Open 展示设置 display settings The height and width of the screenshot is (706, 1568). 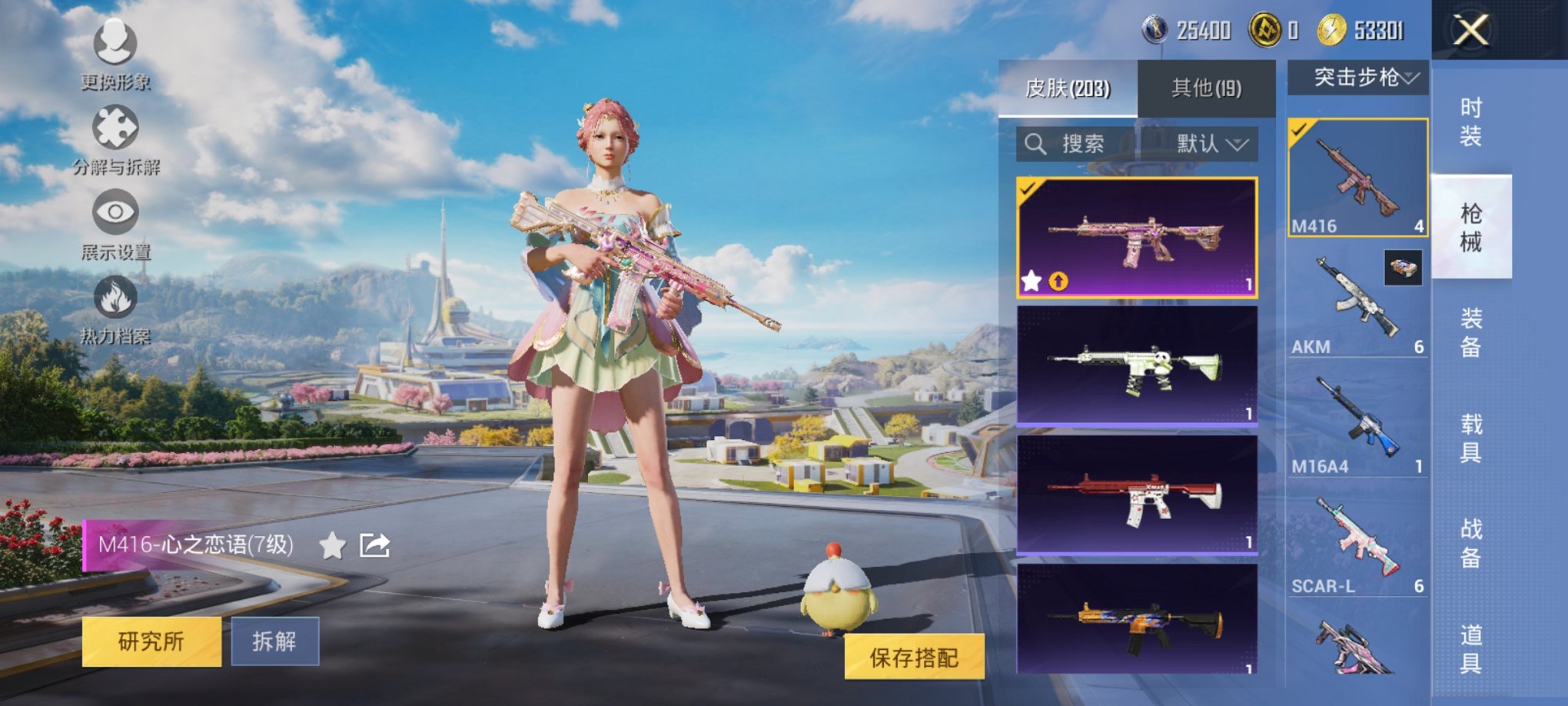coord(115,211)
